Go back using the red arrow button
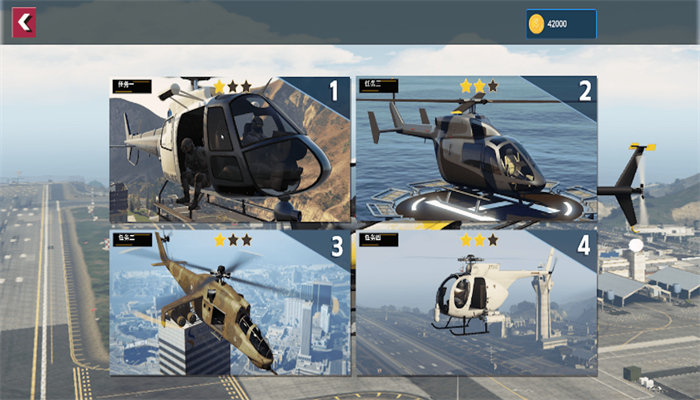700x400 pixels. 24,22
